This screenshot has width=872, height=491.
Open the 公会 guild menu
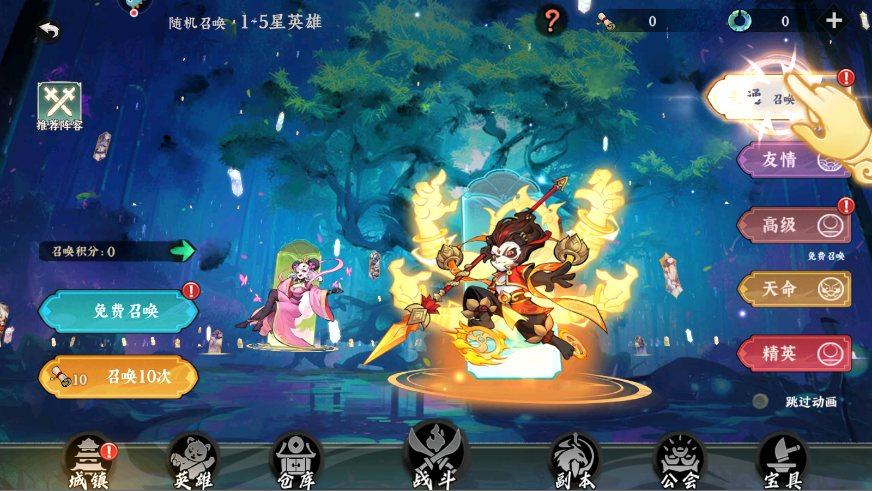pyautogui.click(x=680, y=461)
